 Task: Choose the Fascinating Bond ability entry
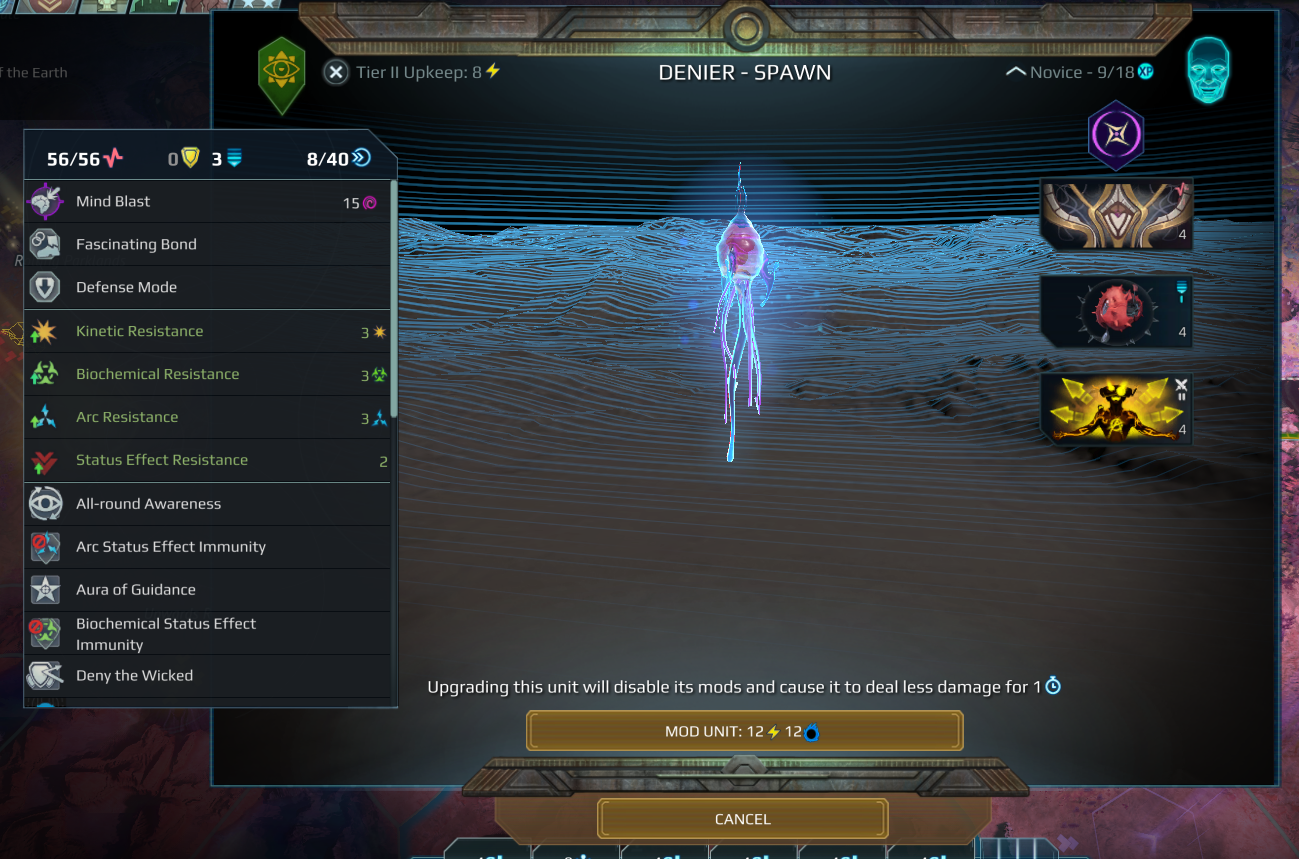coord(207,244)
